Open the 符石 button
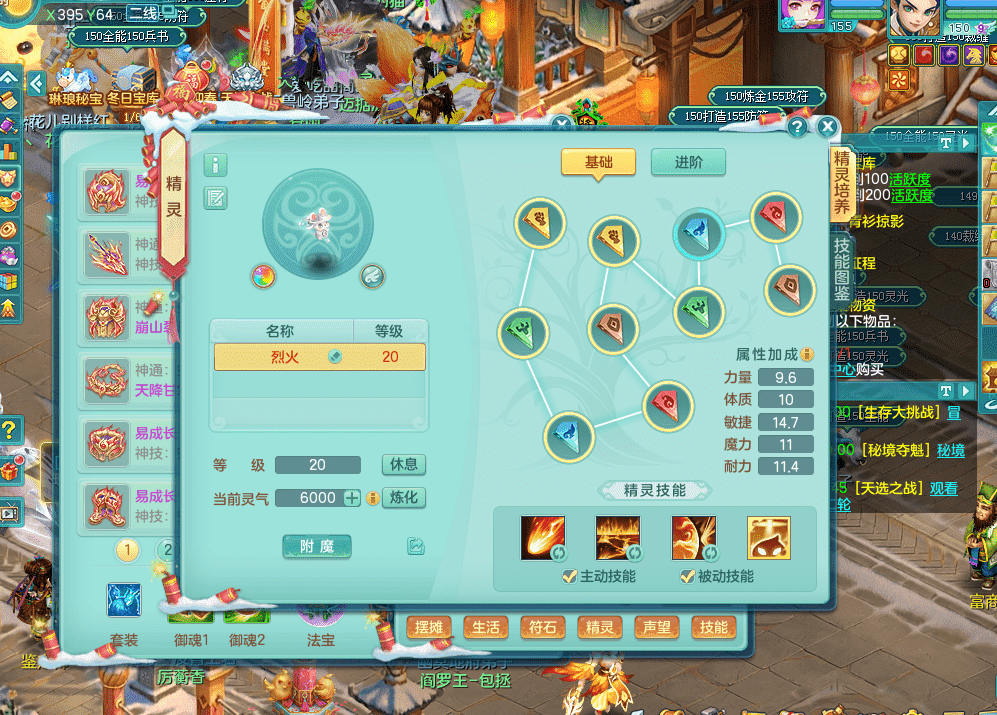The height and width of the screenshot is (715, 997). [543, 628]
